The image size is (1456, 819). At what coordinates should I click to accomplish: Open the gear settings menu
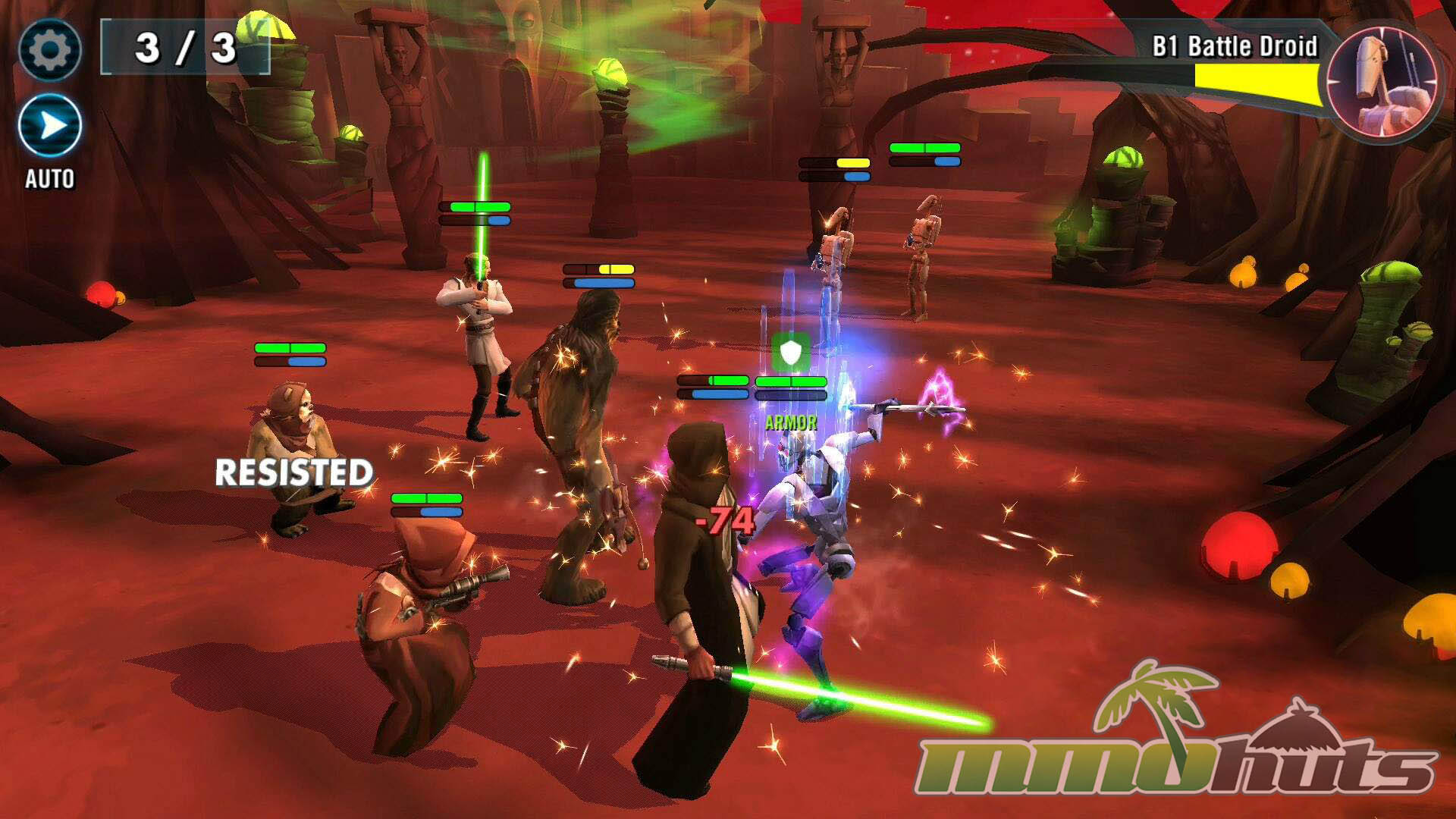coord(49,50)
